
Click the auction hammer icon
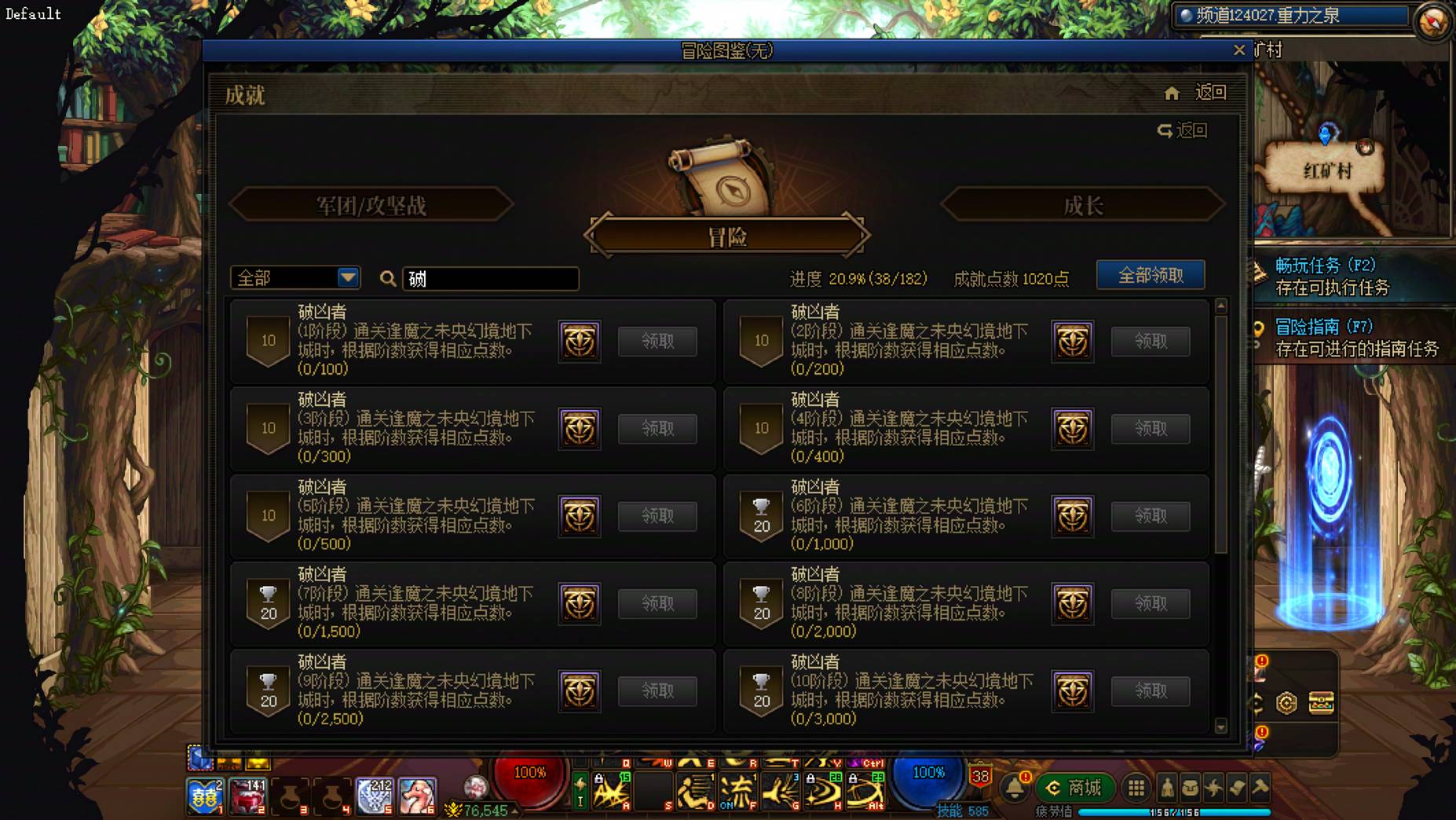(x=1260, y=789)
